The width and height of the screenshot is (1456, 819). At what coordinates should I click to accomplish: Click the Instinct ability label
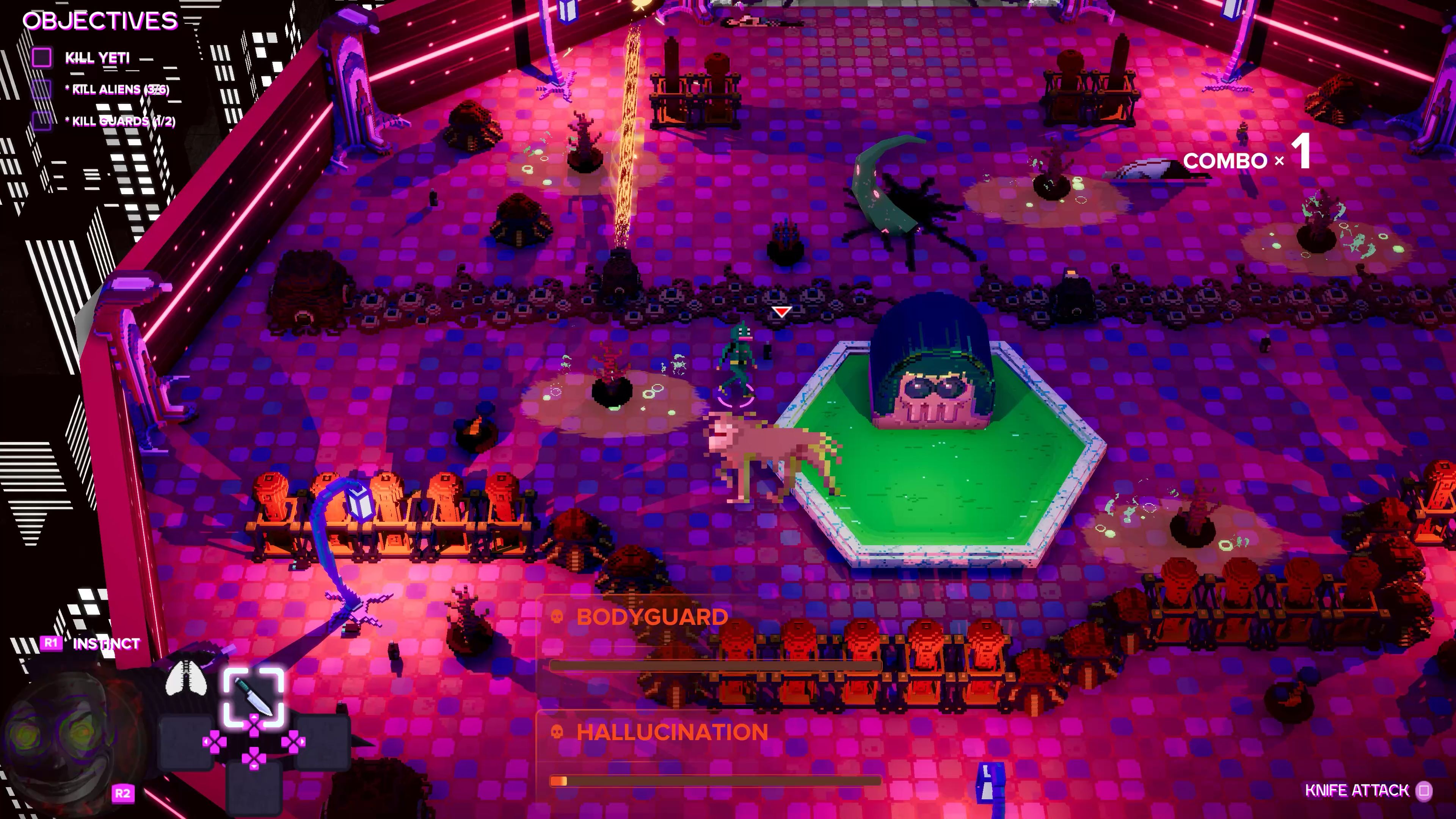(x=106, y=643)
